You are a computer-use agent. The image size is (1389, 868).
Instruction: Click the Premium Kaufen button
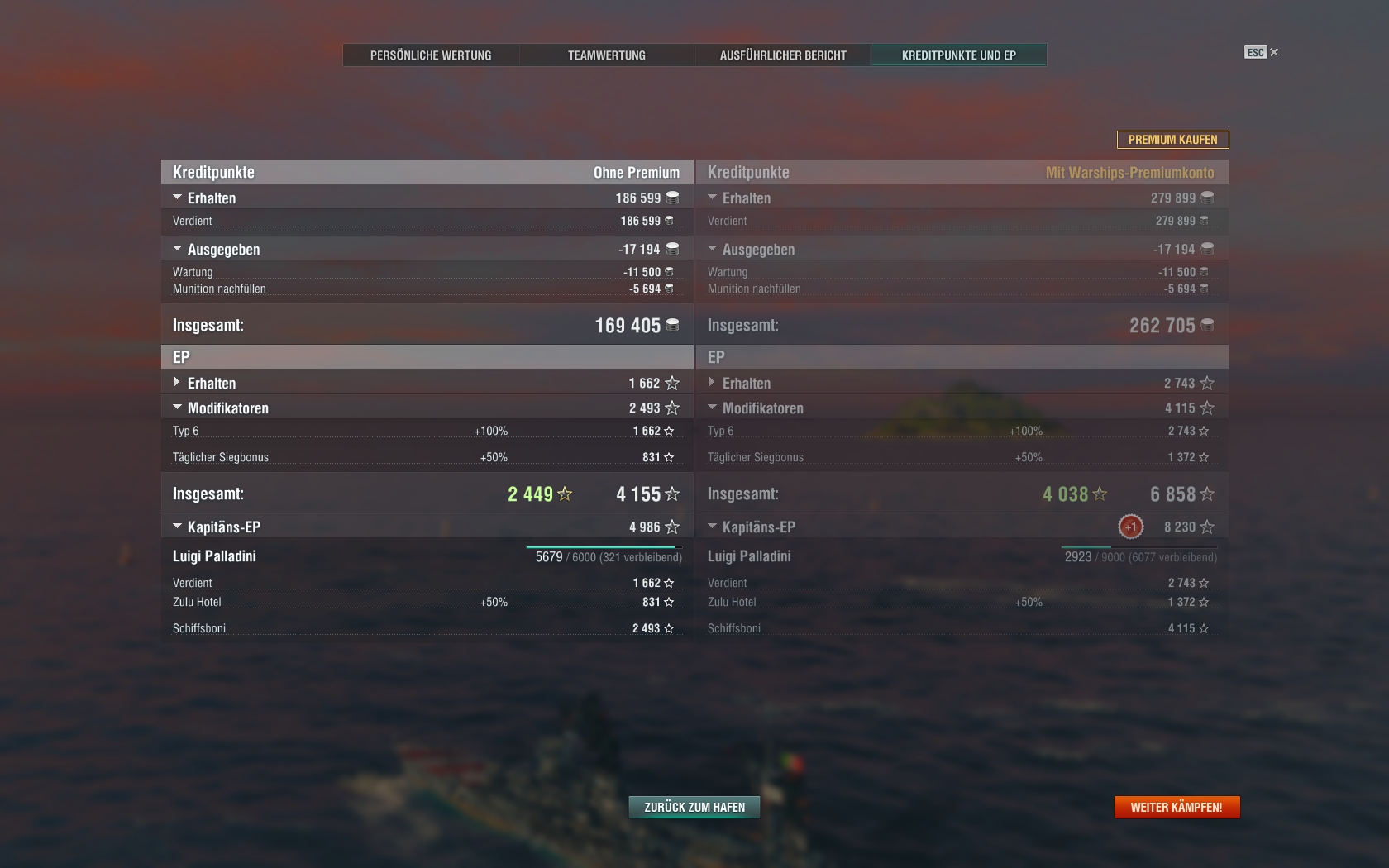click(x=1172, y=140)
